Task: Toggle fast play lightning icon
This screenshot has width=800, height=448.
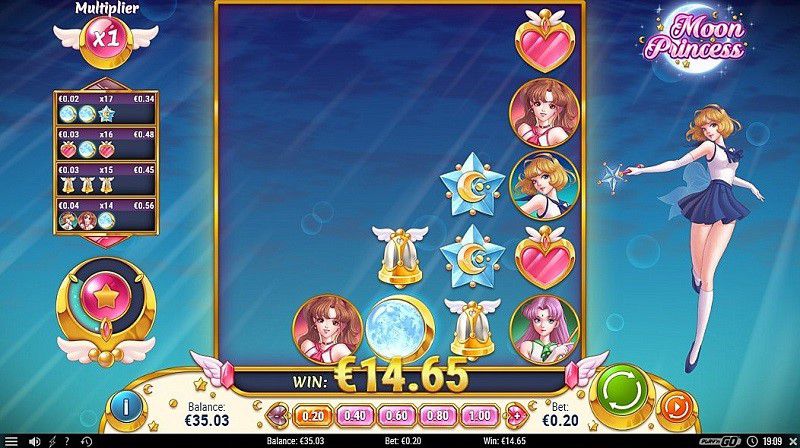Action: 51,441
